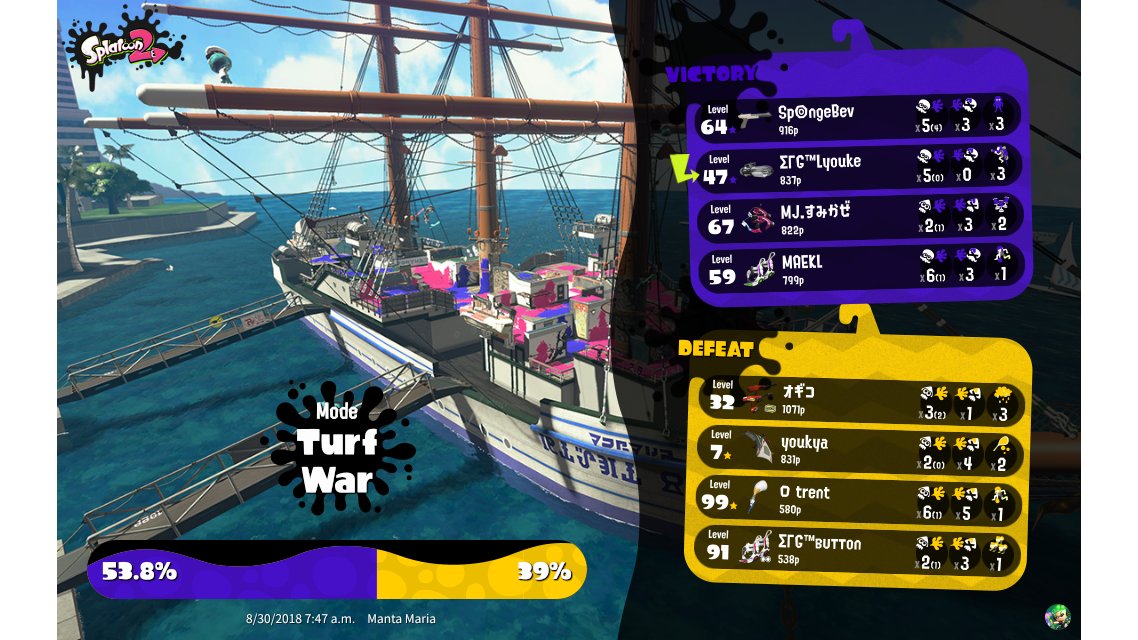
Task: Select MAEKL in the Victory list
Action: pos(858,267)
